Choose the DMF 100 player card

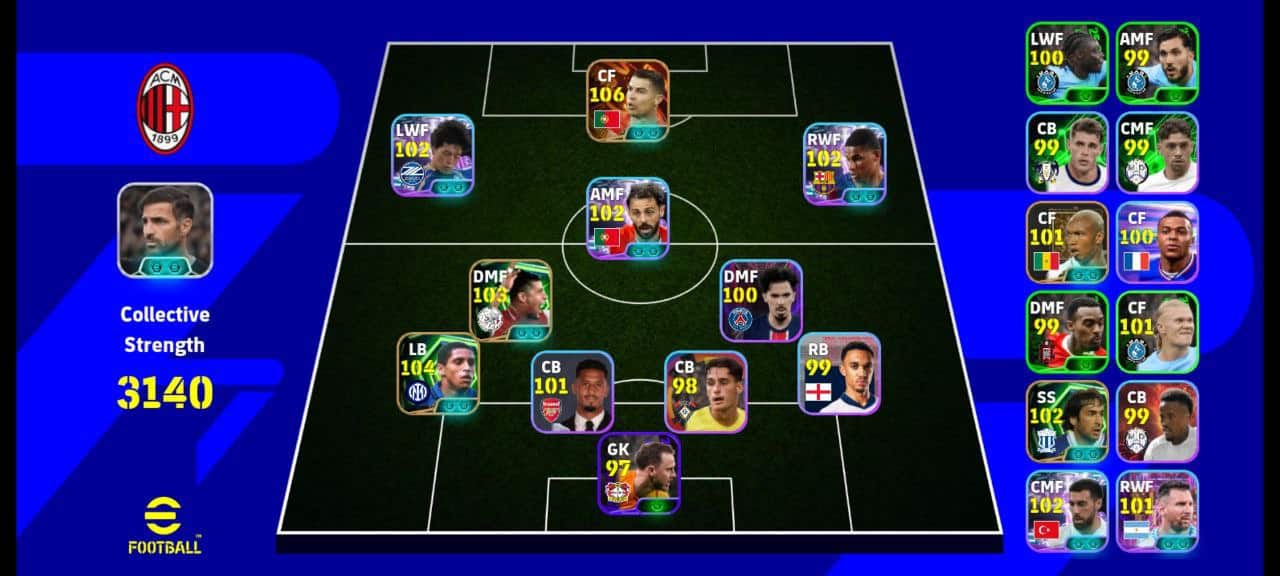click(x=761, y=300)
